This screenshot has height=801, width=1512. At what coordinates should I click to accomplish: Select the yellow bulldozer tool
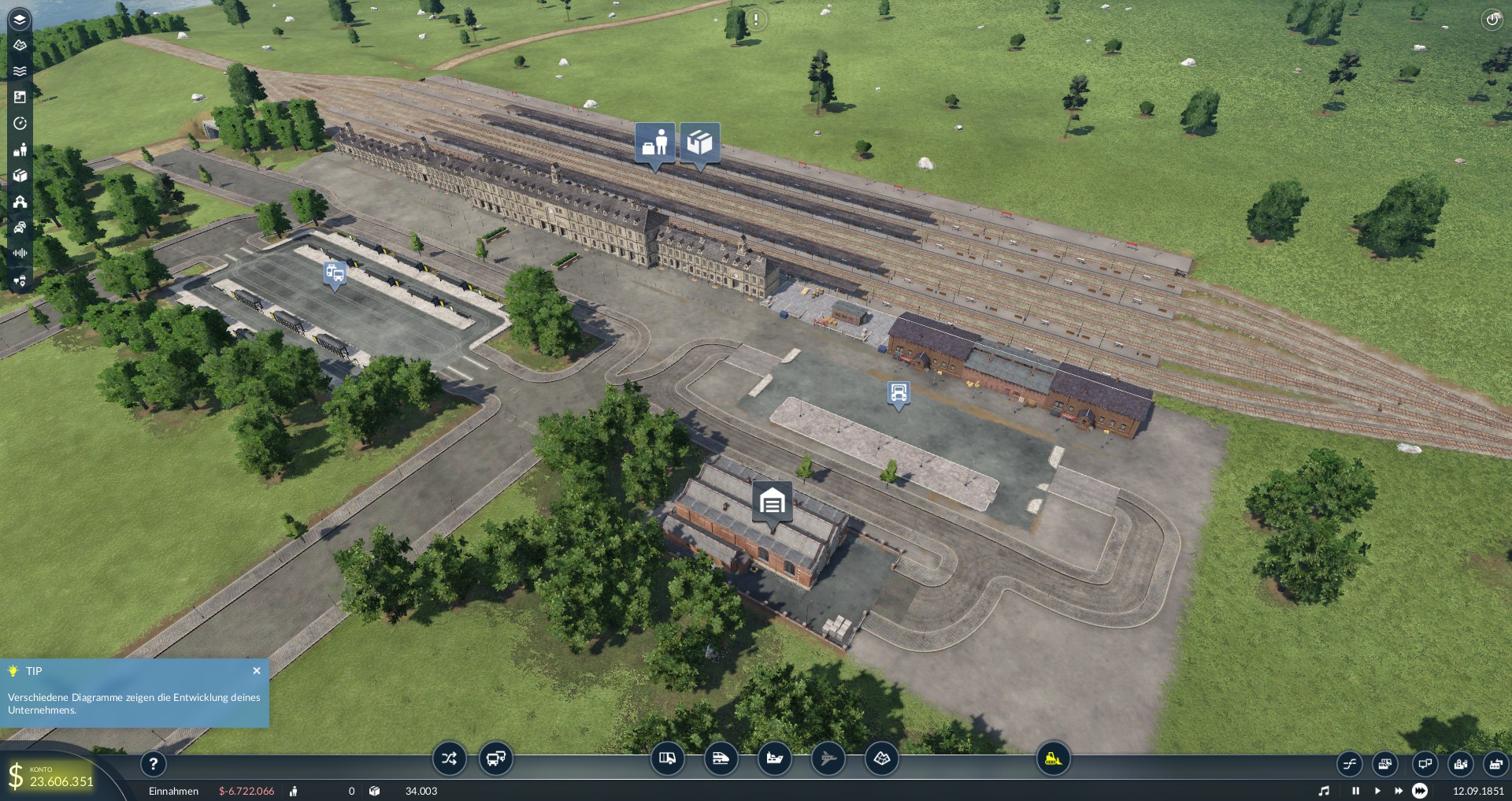(1053, 758)
